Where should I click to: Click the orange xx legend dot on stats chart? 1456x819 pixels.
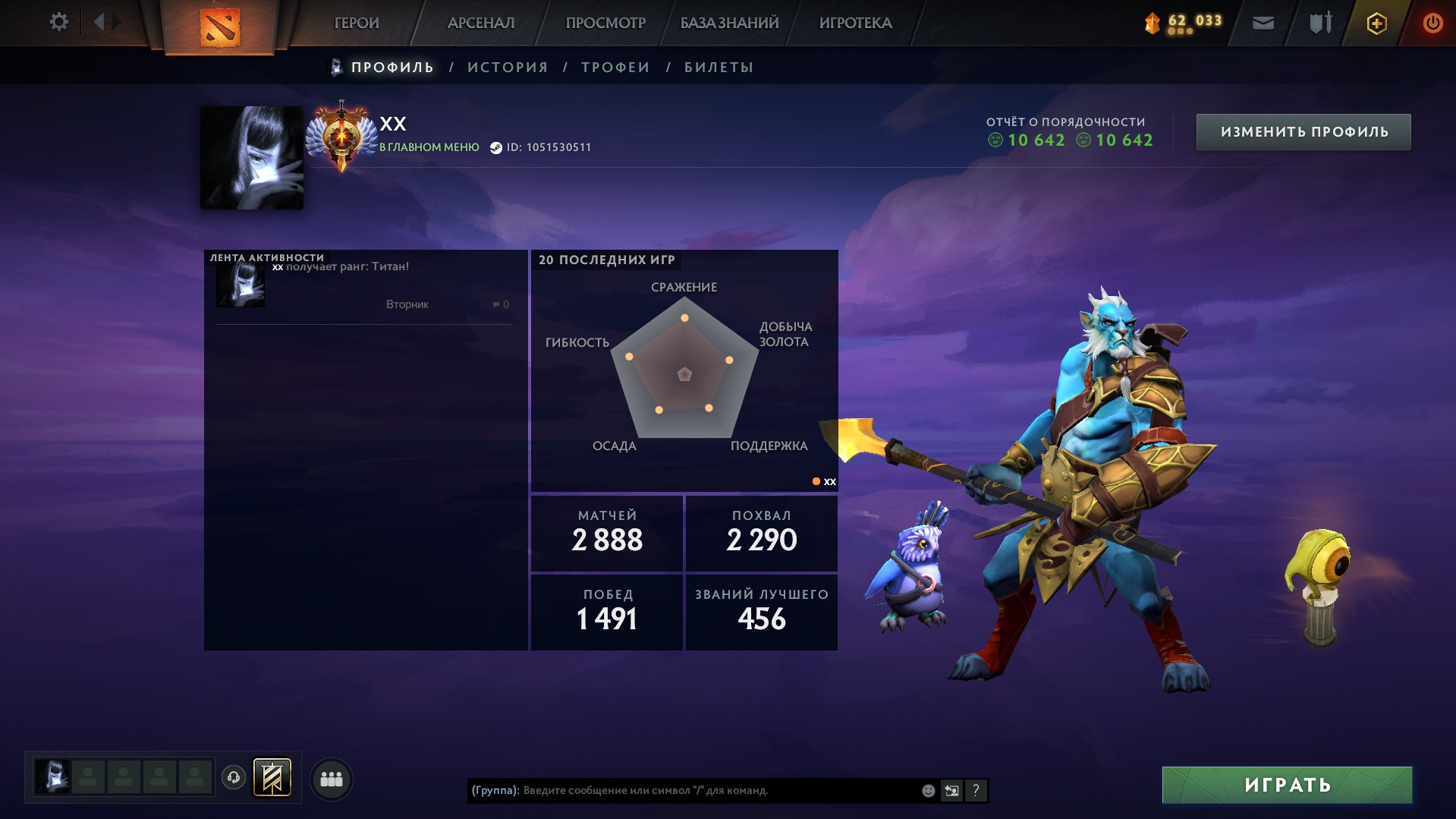point(816,480)
